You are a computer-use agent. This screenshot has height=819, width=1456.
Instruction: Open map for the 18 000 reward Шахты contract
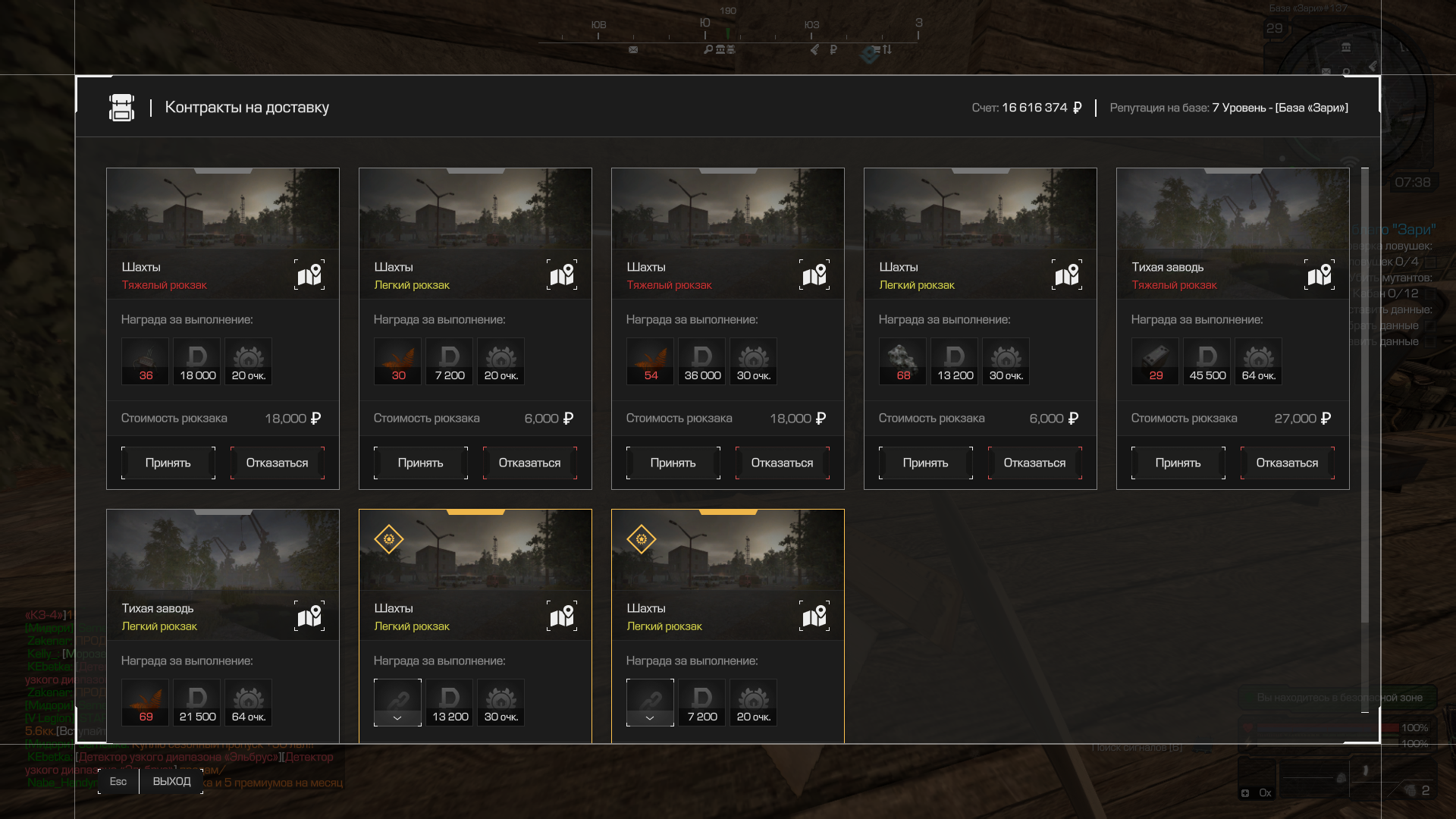[x=309, y=275]
